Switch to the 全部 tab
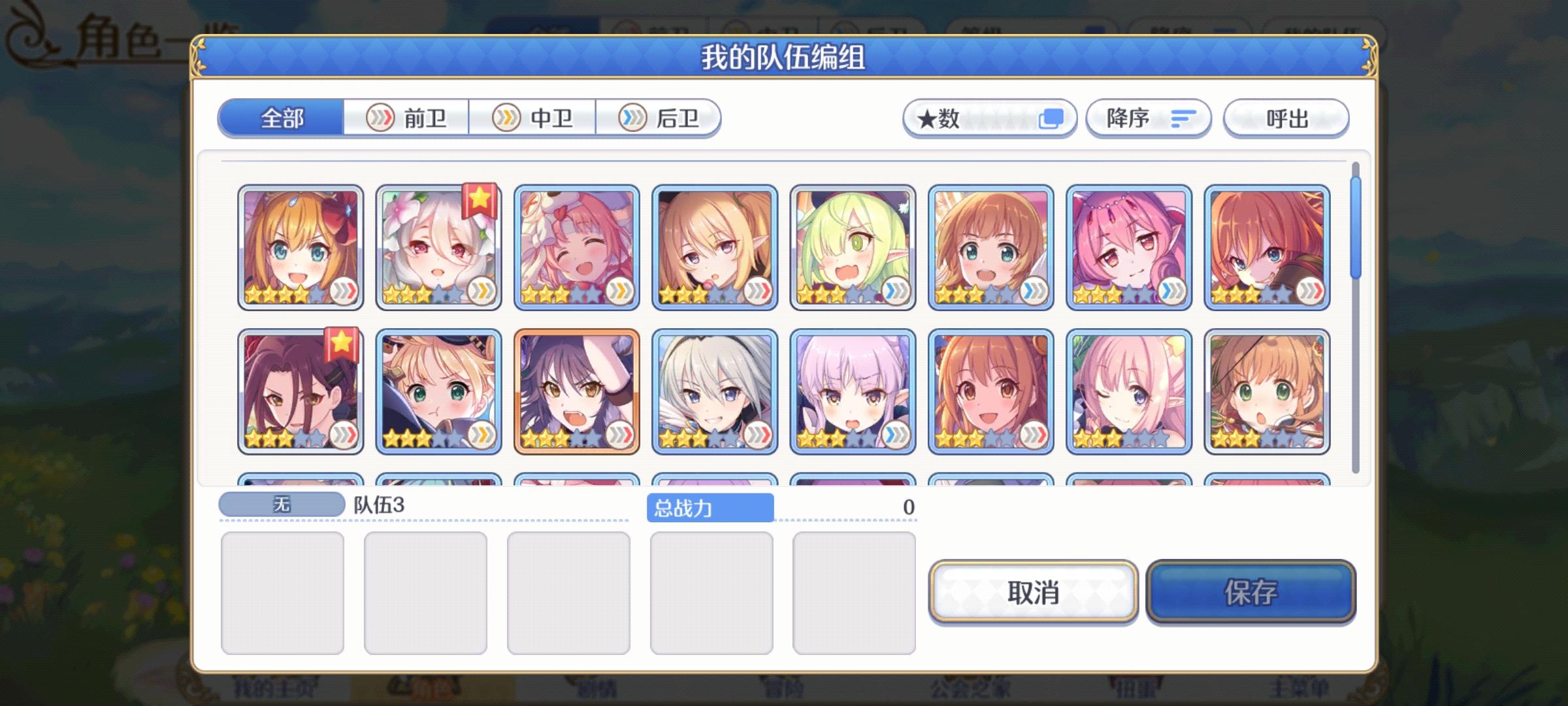This screenshot has height=706, width=1568. pos(282,118)
